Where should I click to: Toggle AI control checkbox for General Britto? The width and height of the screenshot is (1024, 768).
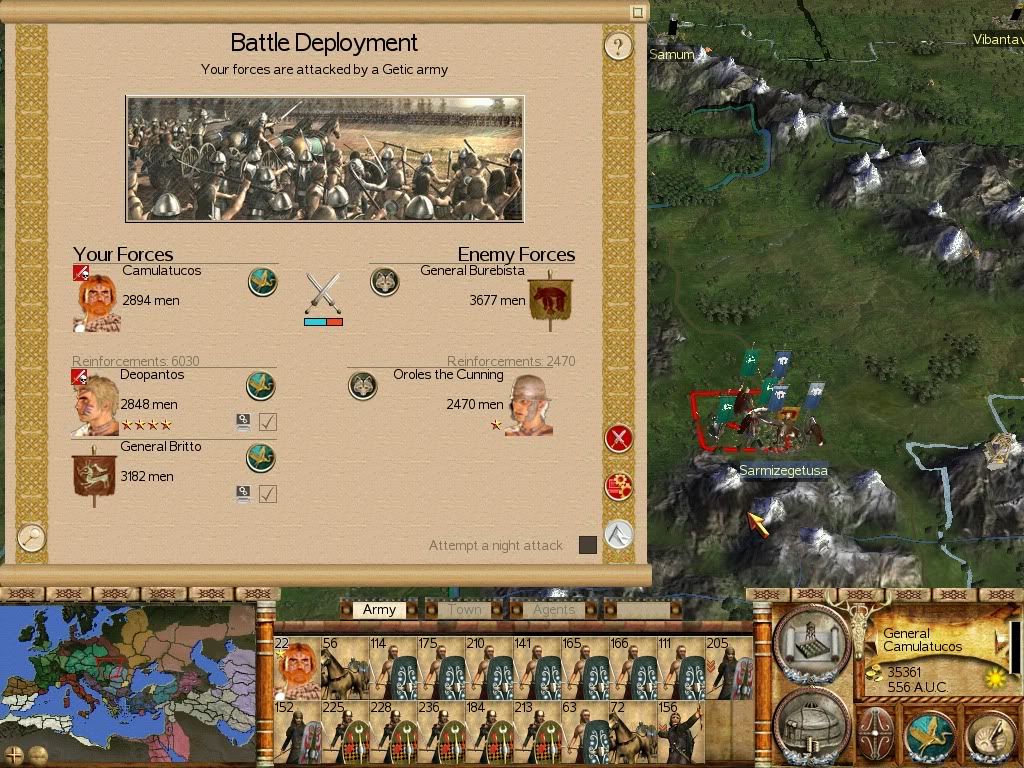pos(267,493)
